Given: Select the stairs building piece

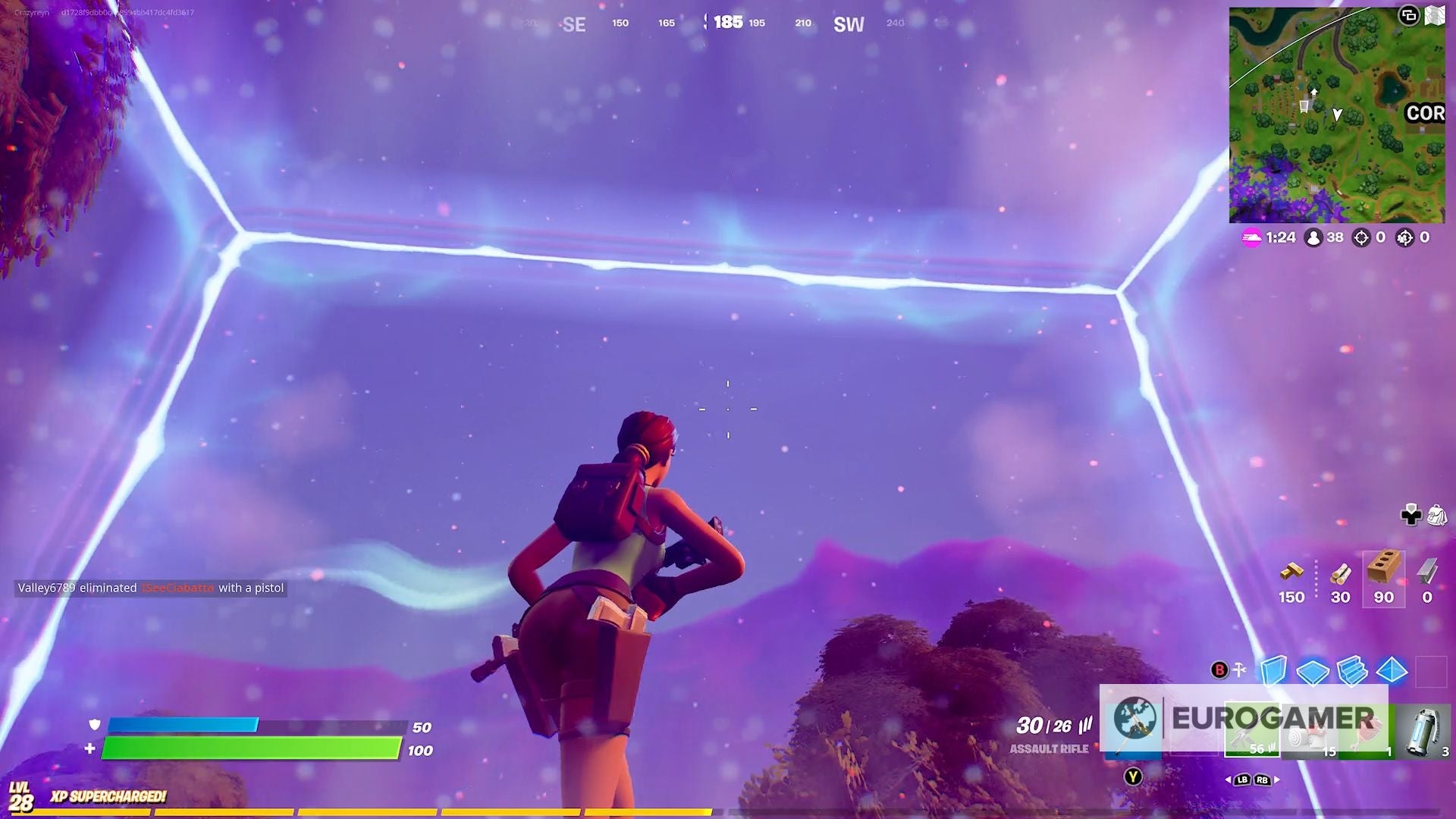Looking at the screenshot, I should 1352,671.
